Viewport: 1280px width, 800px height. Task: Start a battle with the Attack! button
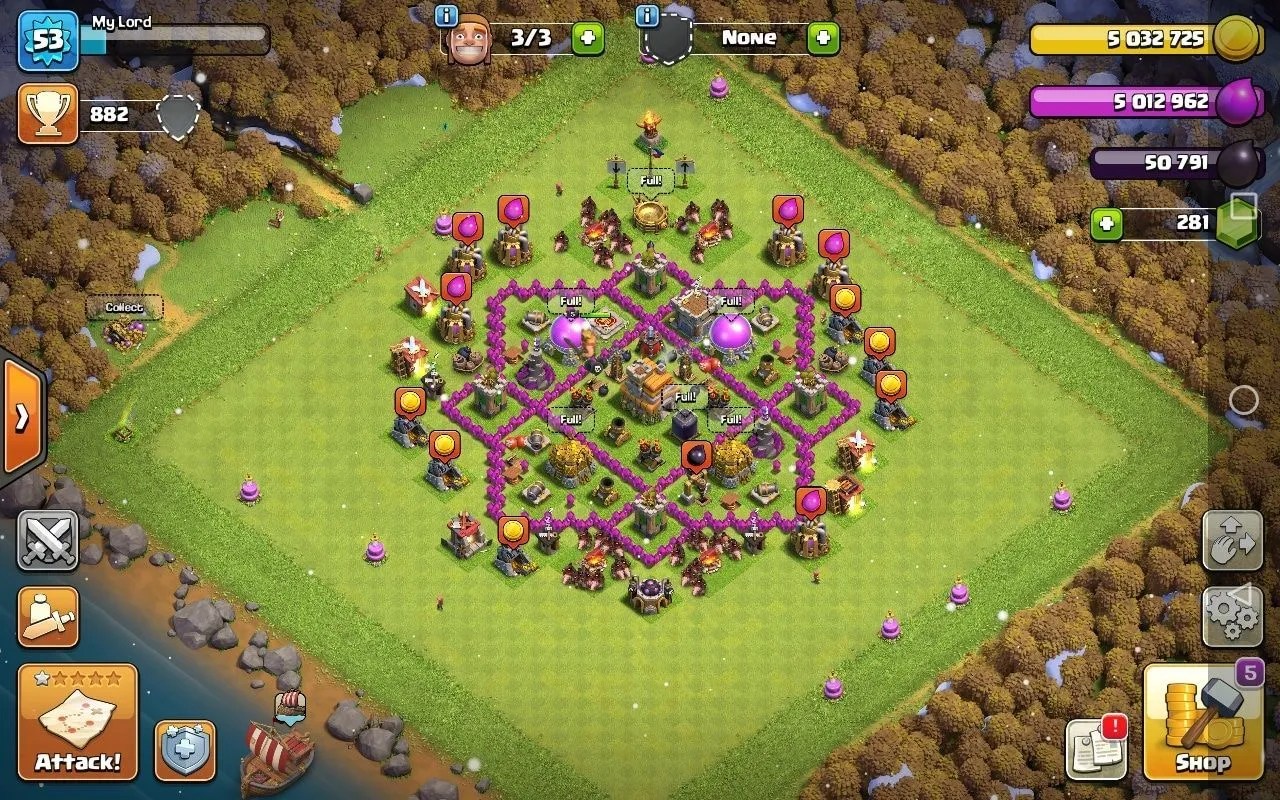tap(77, 722)
